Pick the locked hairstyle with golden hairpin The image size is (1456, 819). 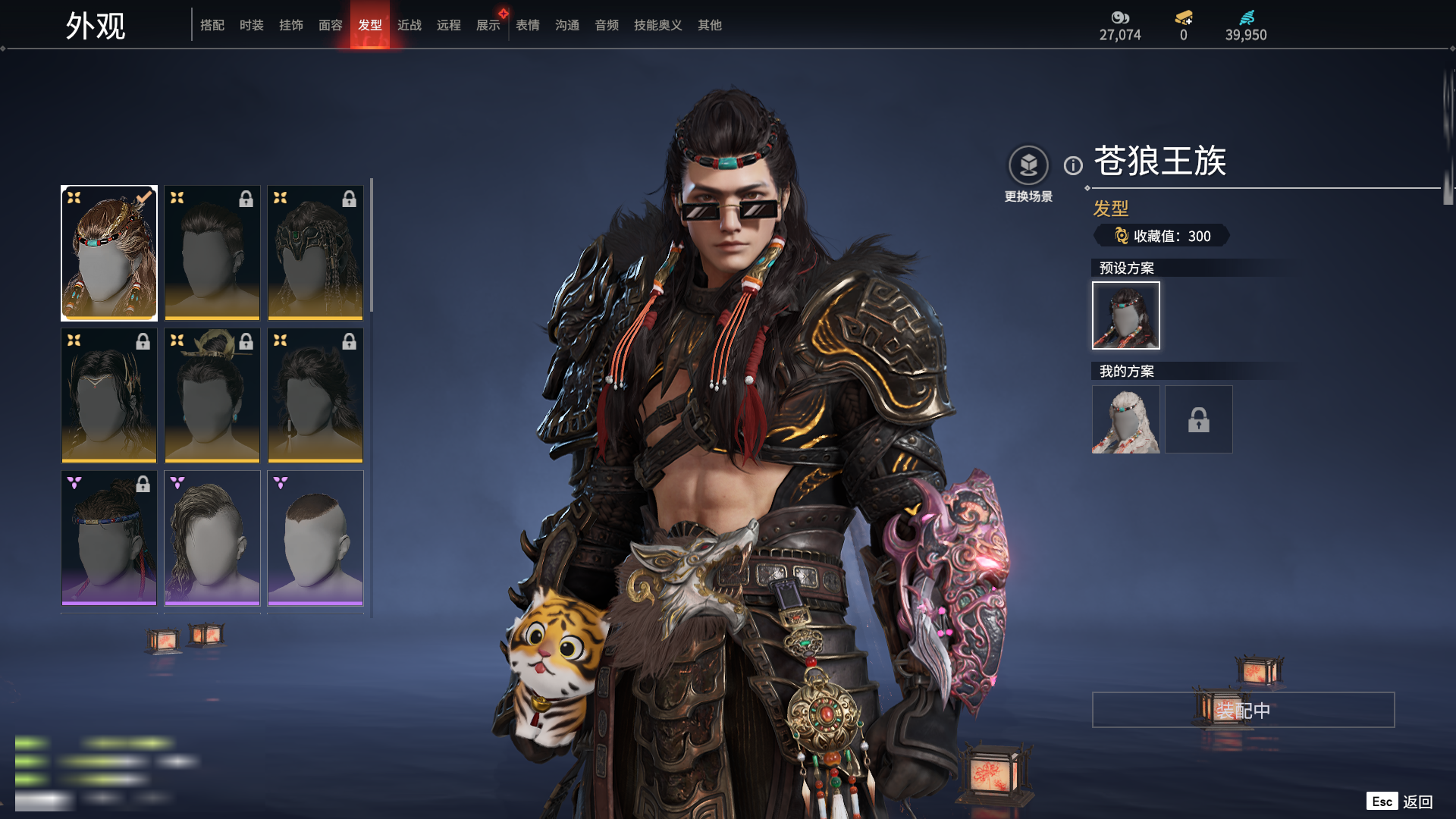212,395
